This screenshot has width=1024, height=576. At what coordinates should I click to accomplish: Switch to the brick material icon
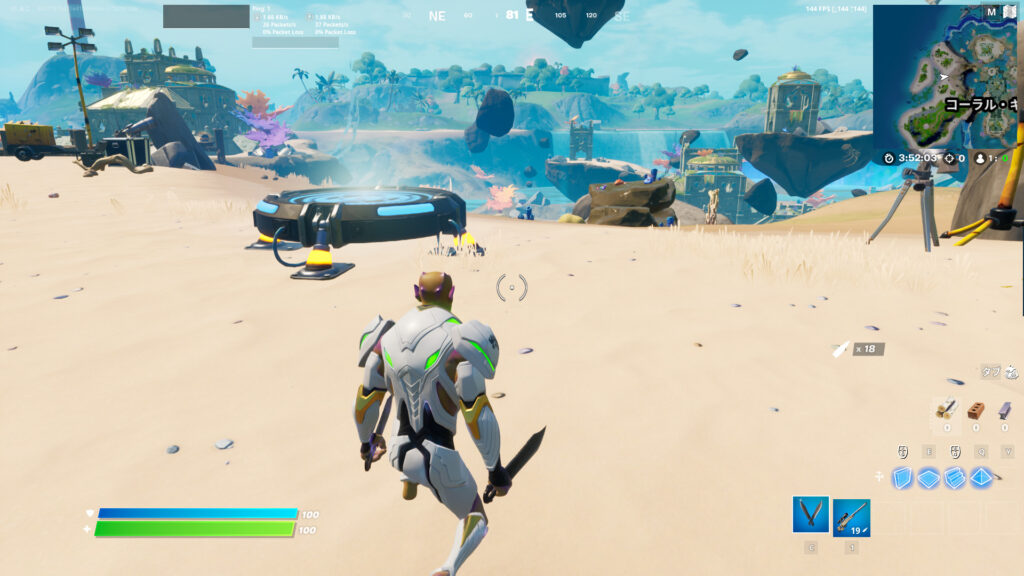[976, 409]
